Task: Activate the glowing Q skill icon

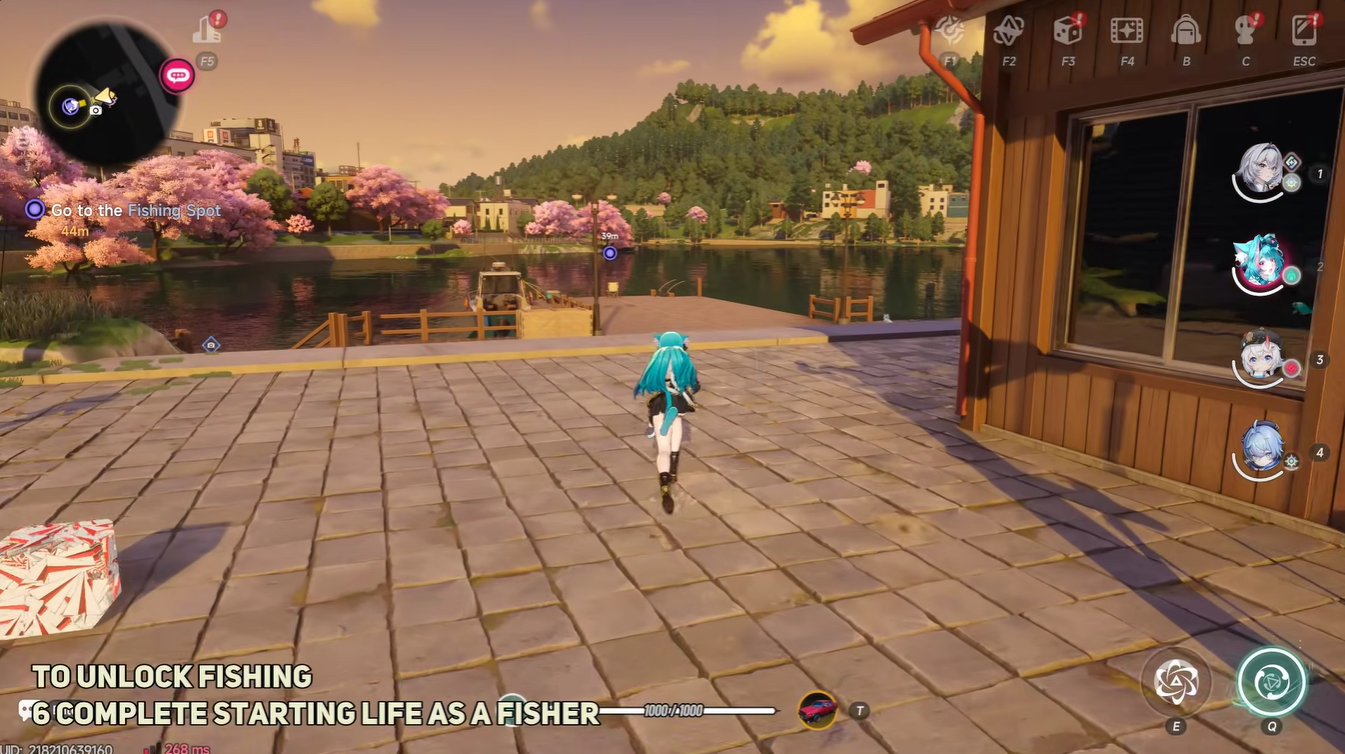Action: [1272, 680]
